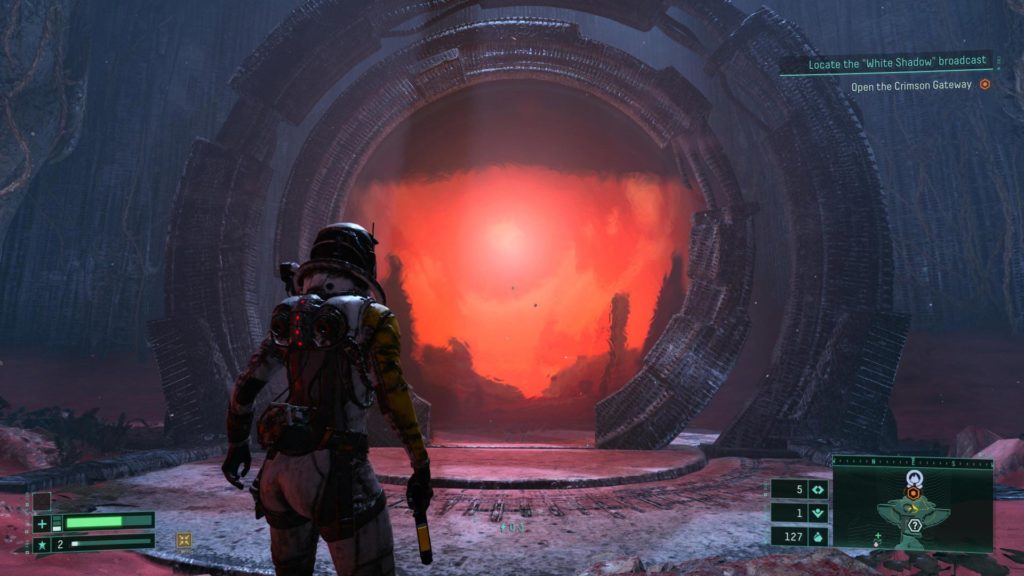Select the white ring marker on minimap
1024x576 pixels.
pyautogui.click(x=912, y=478)
